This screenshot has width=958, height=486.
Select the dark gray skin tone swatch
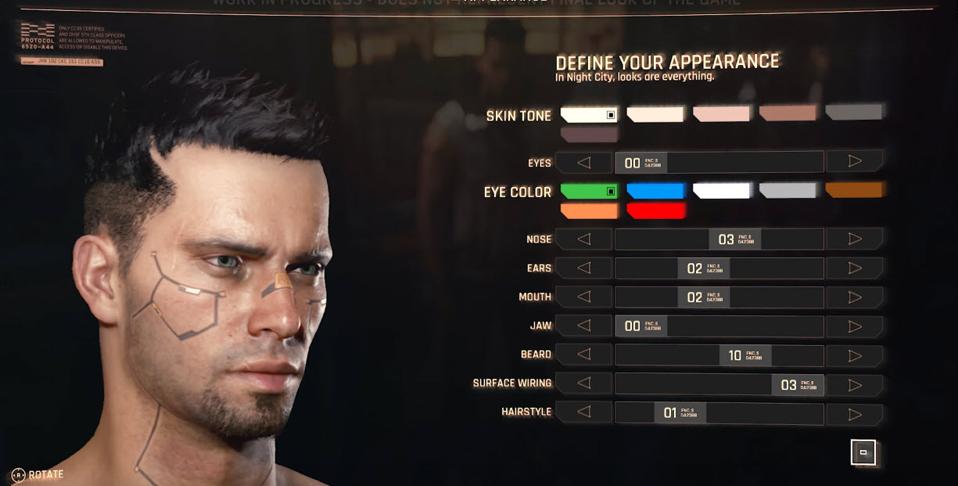coord(854,113)
